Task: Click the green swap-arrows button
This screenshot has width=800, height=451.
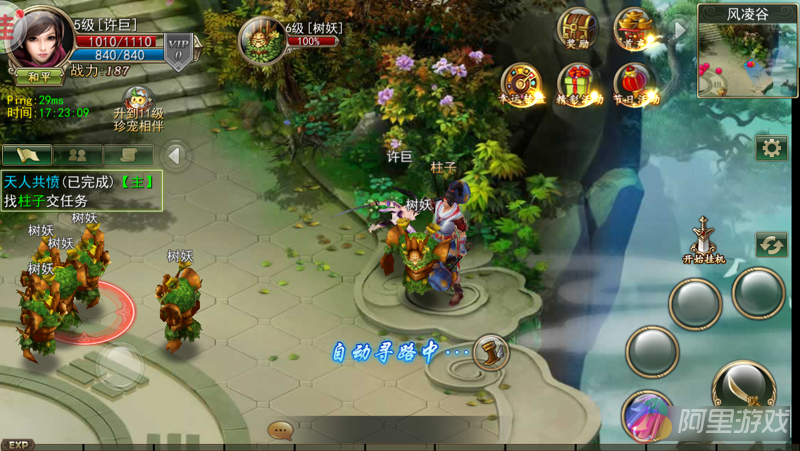Action: (x=771, y=244)
